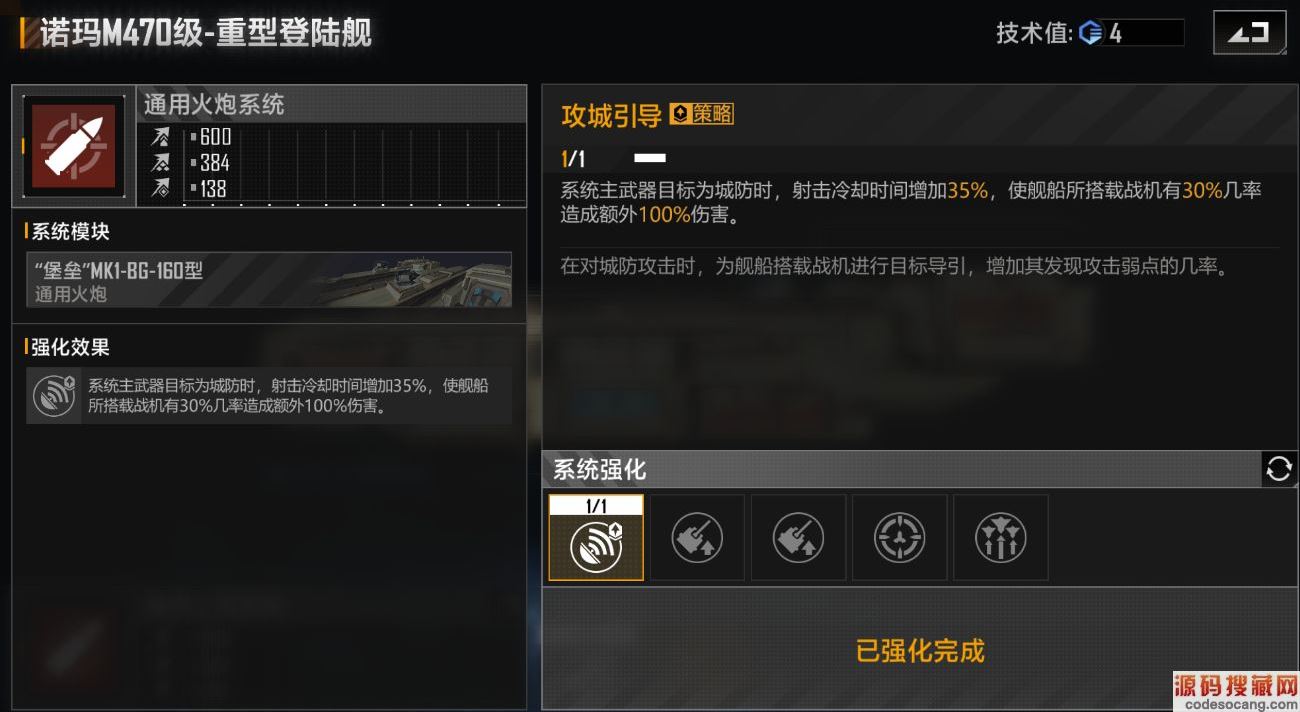Click the 已强化完成 bar
This screenshot has height=712, width=1300.
(919, 651)
